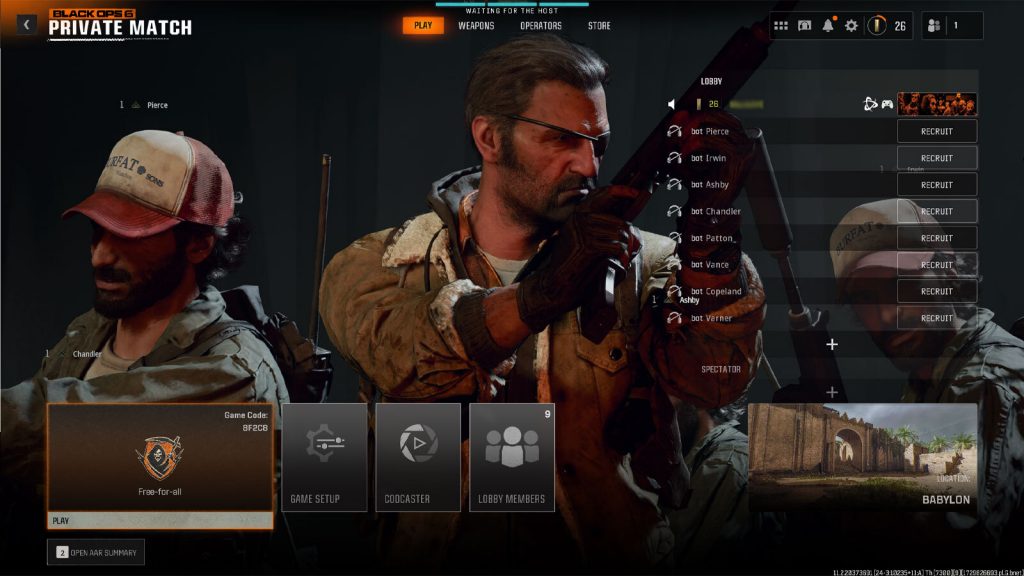Open the settings gear icon

[x=851, y=26]
